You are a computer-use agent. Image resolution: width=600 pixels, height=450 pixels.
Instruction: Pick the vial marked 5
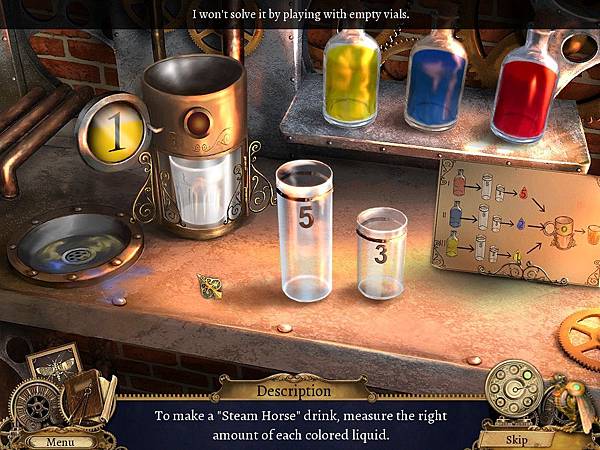click(x=304, y=231)
